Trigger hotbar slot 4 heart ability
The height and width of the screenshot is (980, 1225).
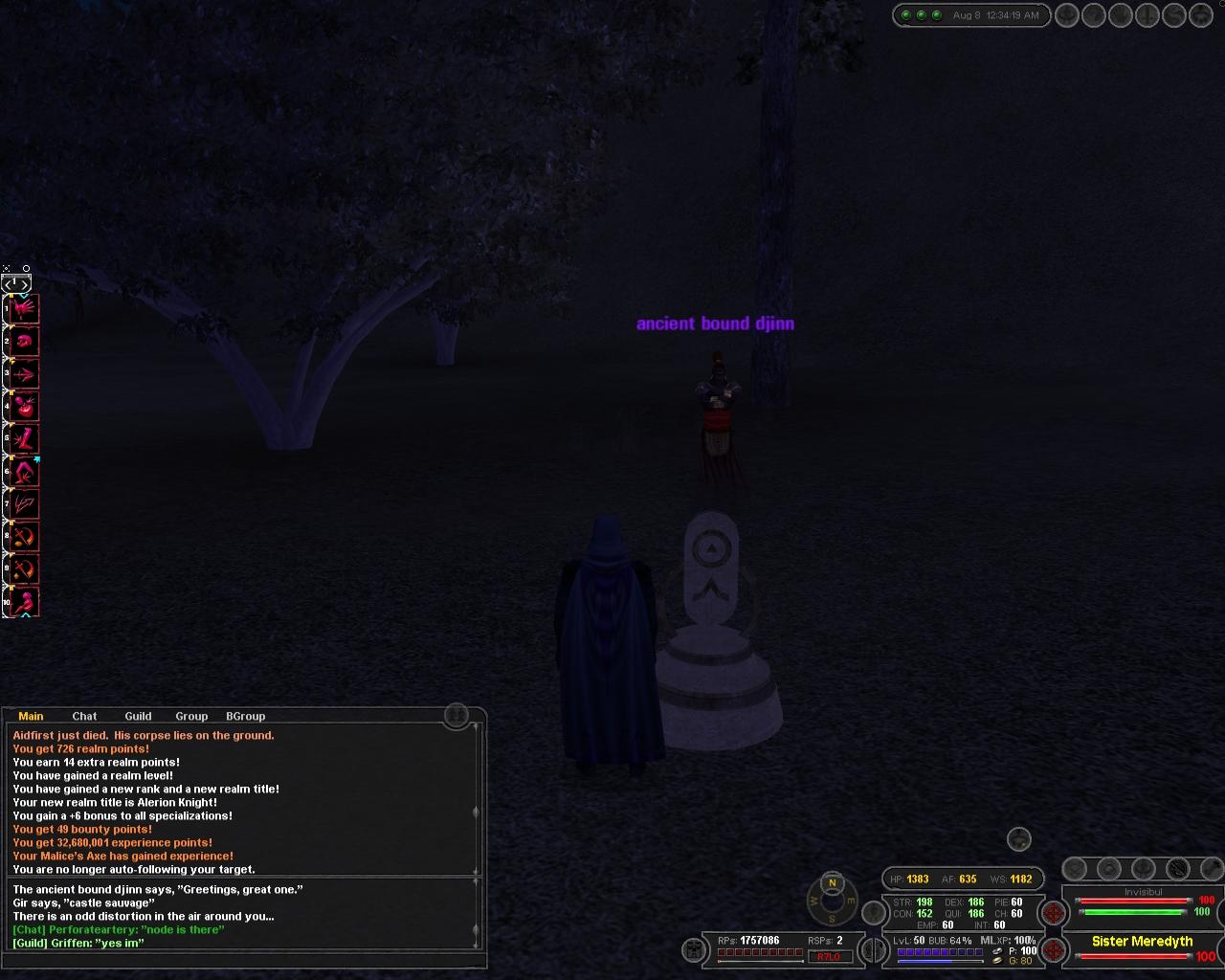point(24,406)
